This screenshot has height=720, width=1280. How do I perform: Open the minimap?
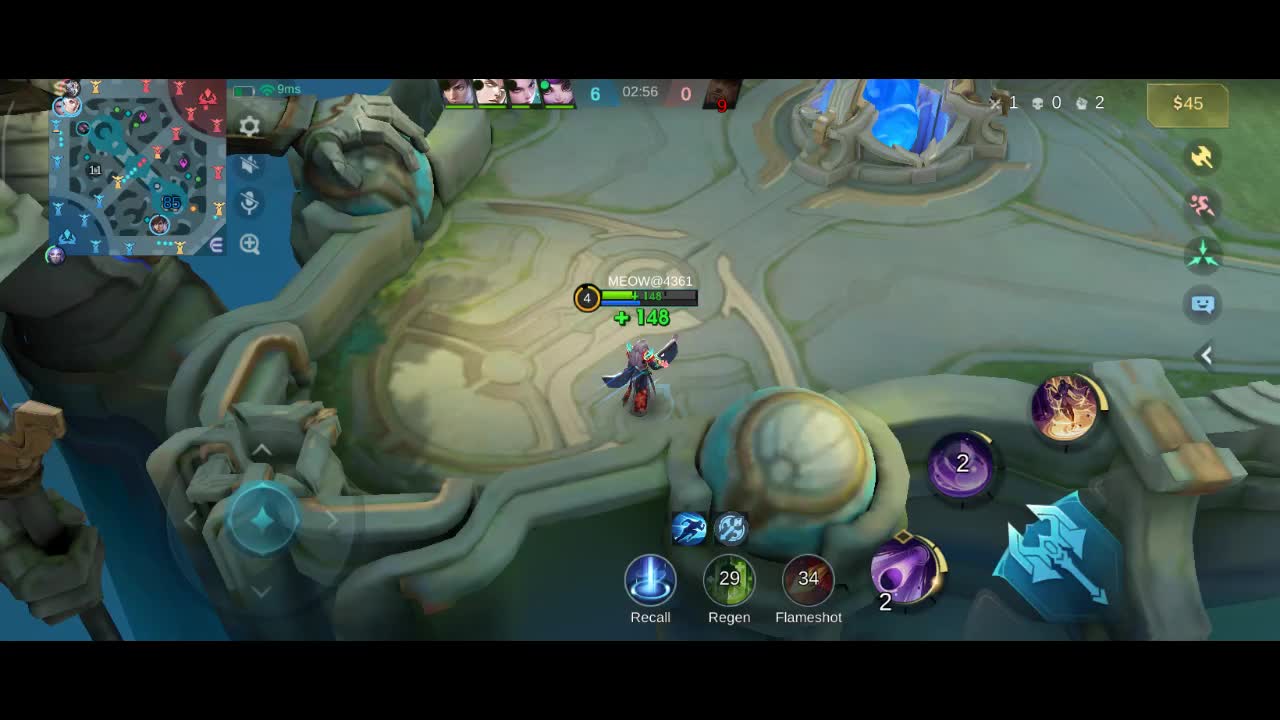[x=137, y=167]
